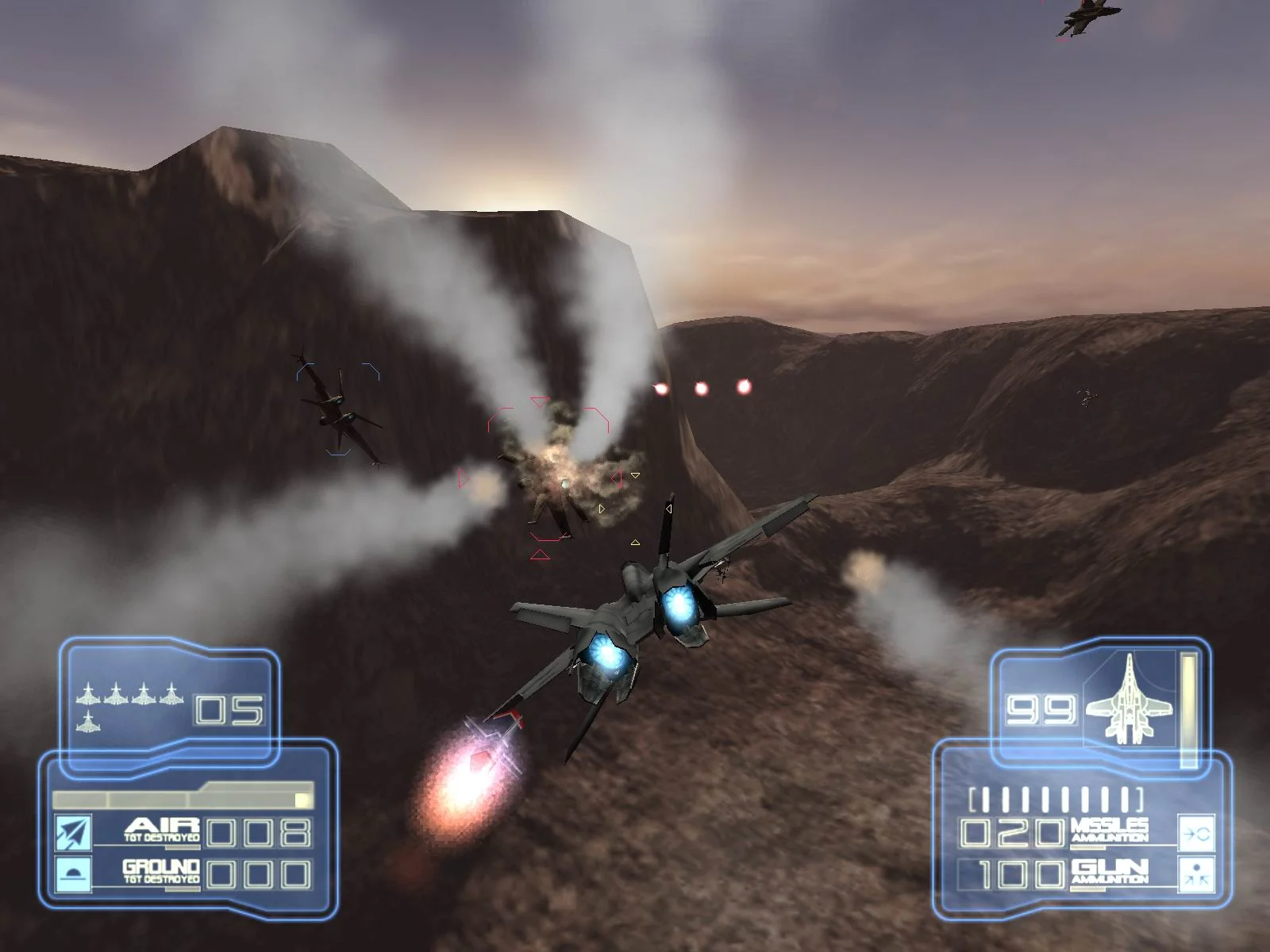The image size is (1270, 952).
Task: Click the fourth jet icon in the lives display
Action: [171, 697]
